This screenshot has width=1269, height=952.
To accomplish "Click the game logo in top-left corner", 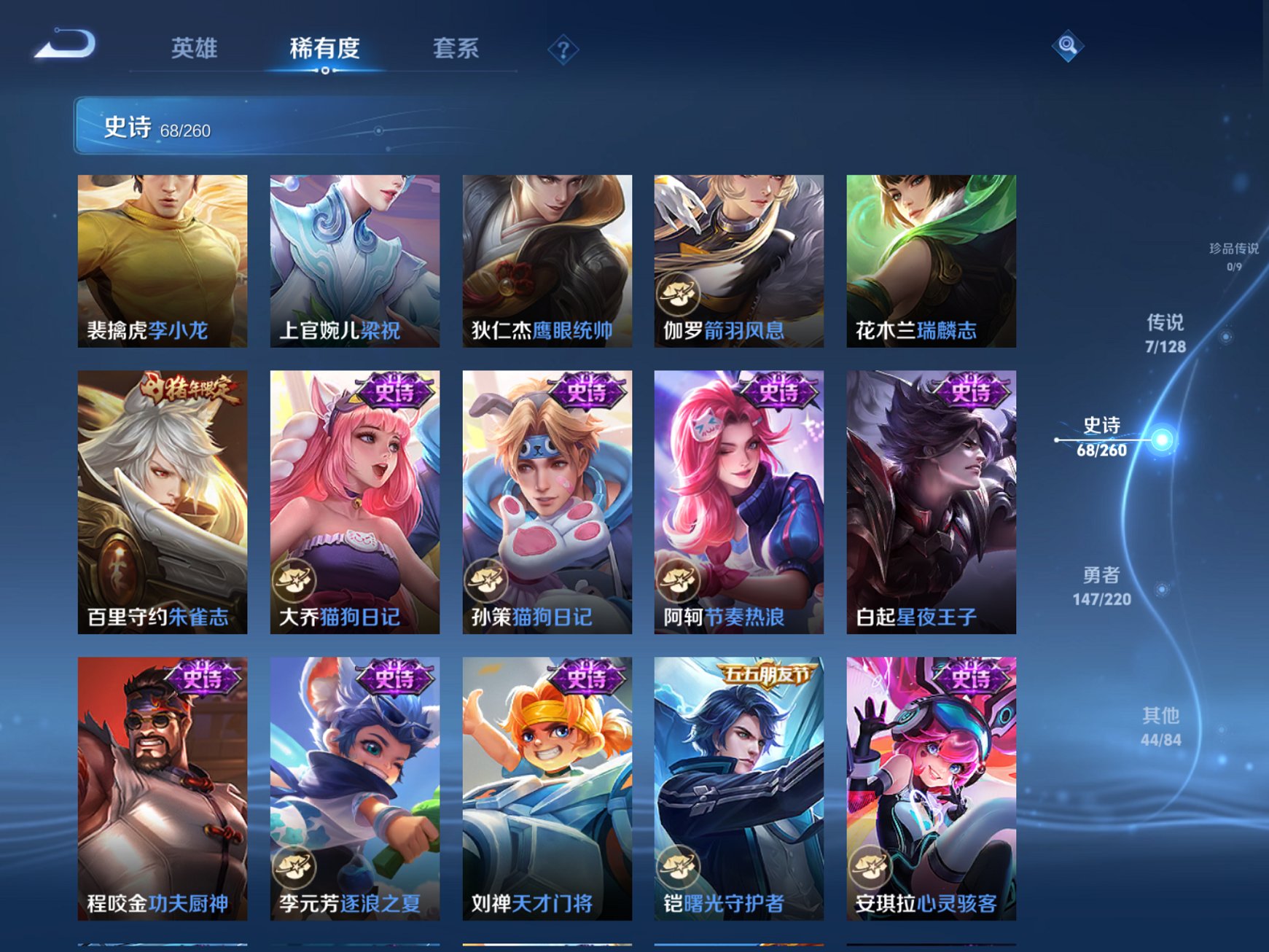I will pyautogui.click(x=64, y=45).
